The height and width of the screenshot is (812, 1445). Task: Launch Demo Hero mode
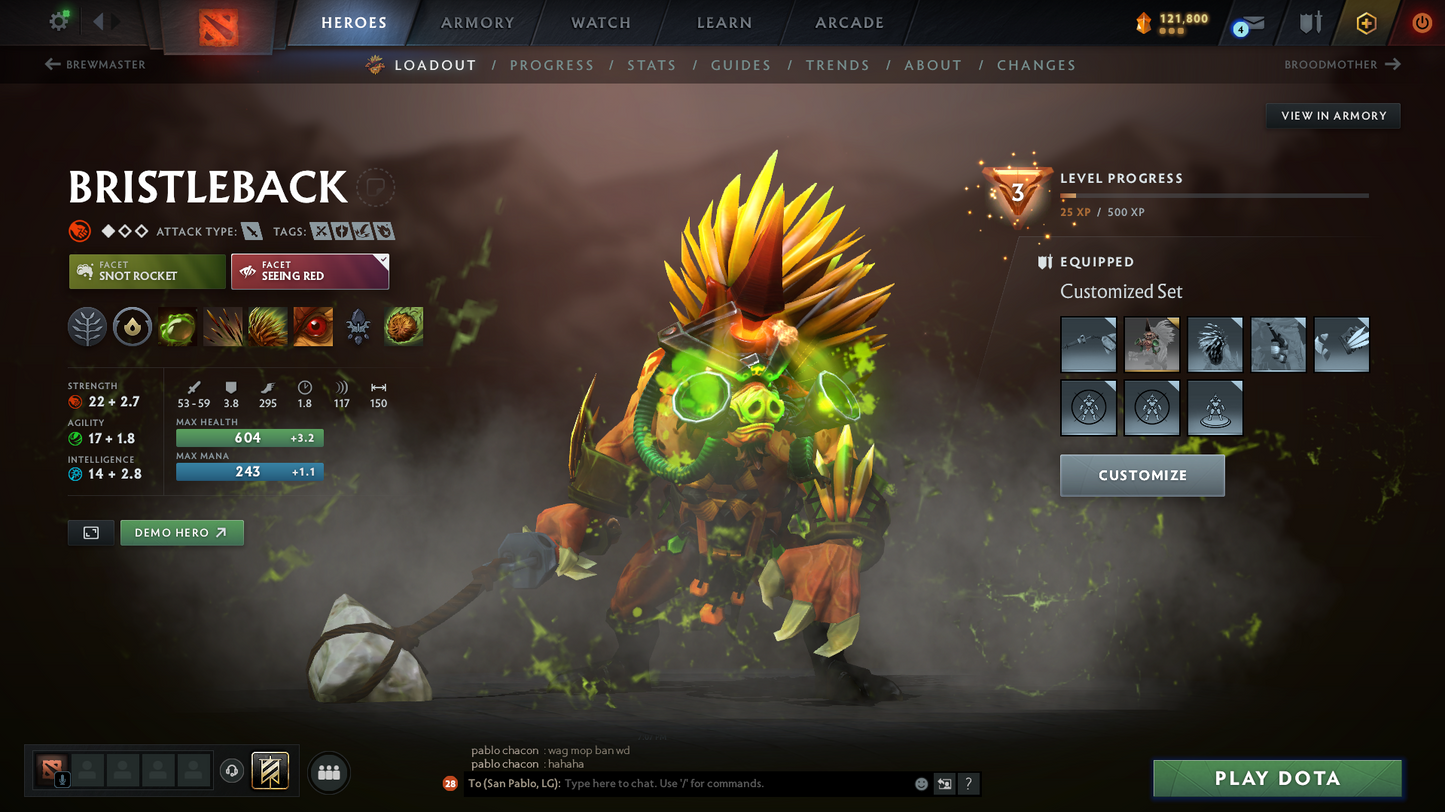click(181, 533)
